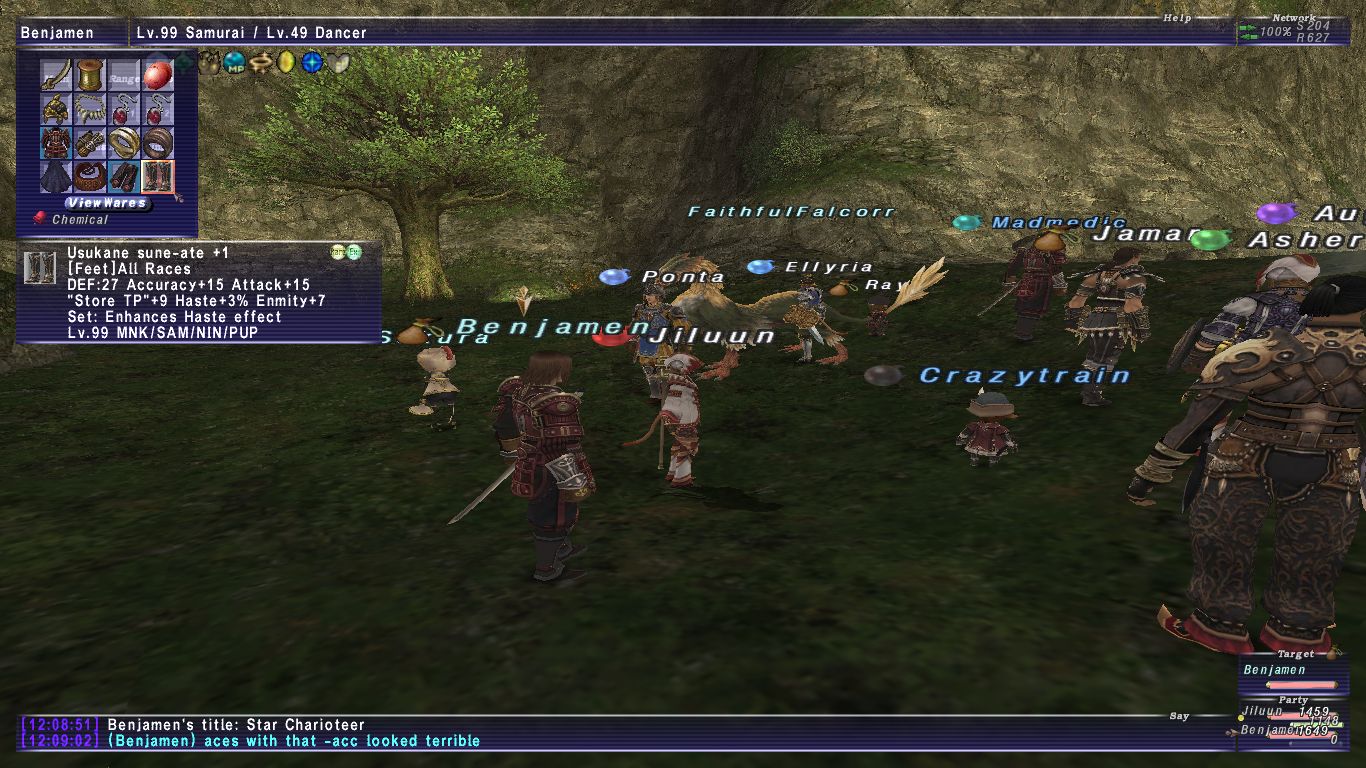
Task: Open the Help menu
Action: click(1176, 18)
